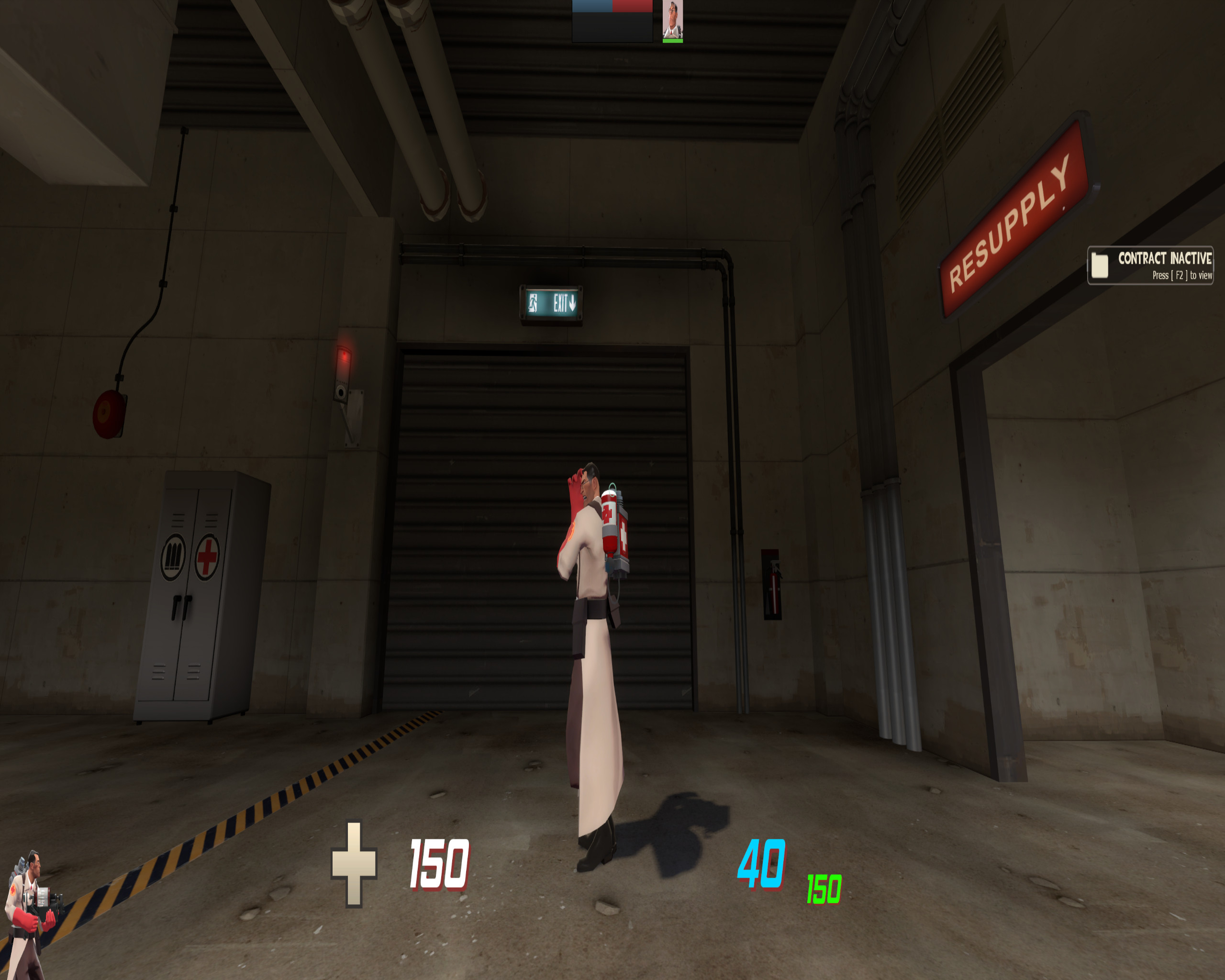Image resolution: width=1225 pixels, height=980 pixels.
Task: Click the running figure symbol on the EXIT sign
Action: pos(534,303)
